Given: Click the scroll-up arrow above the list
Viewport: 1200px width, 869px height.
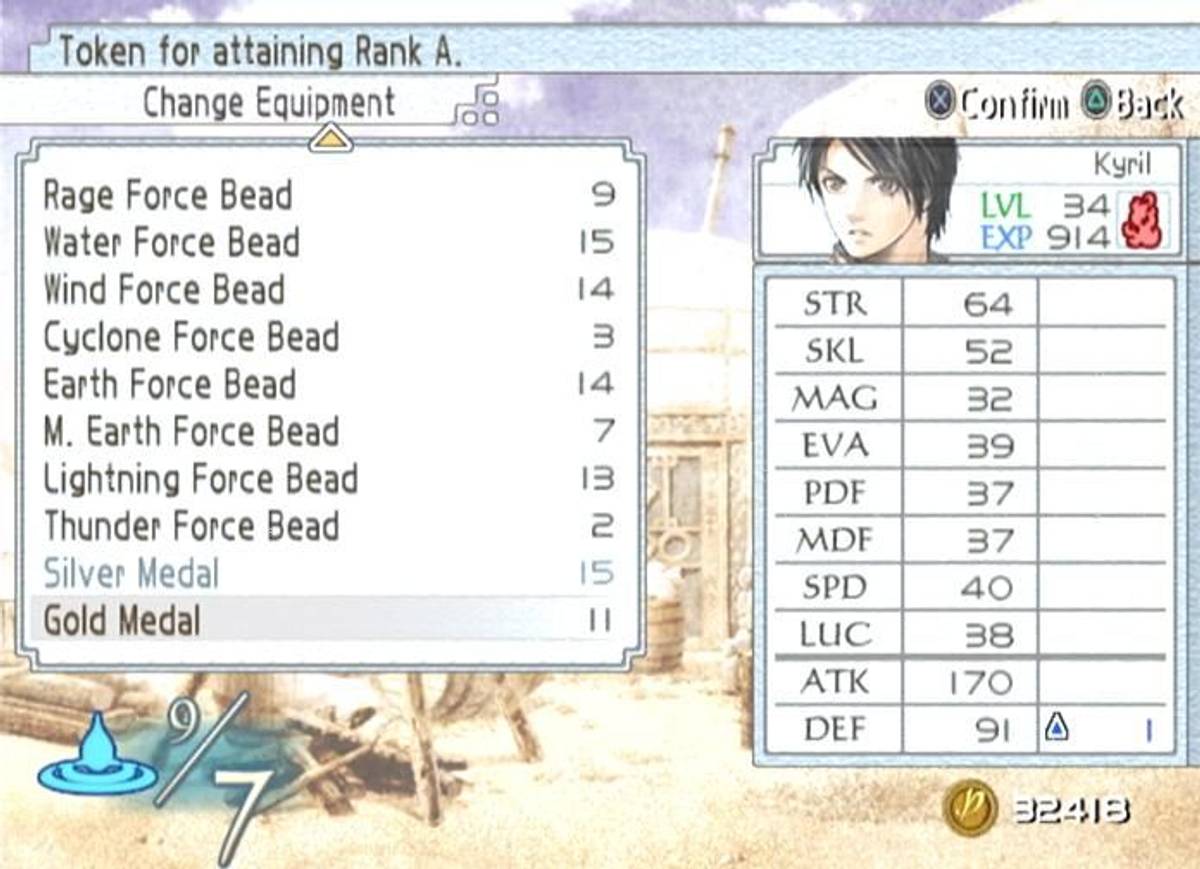Looking at the screenshot, I should 331,139.
